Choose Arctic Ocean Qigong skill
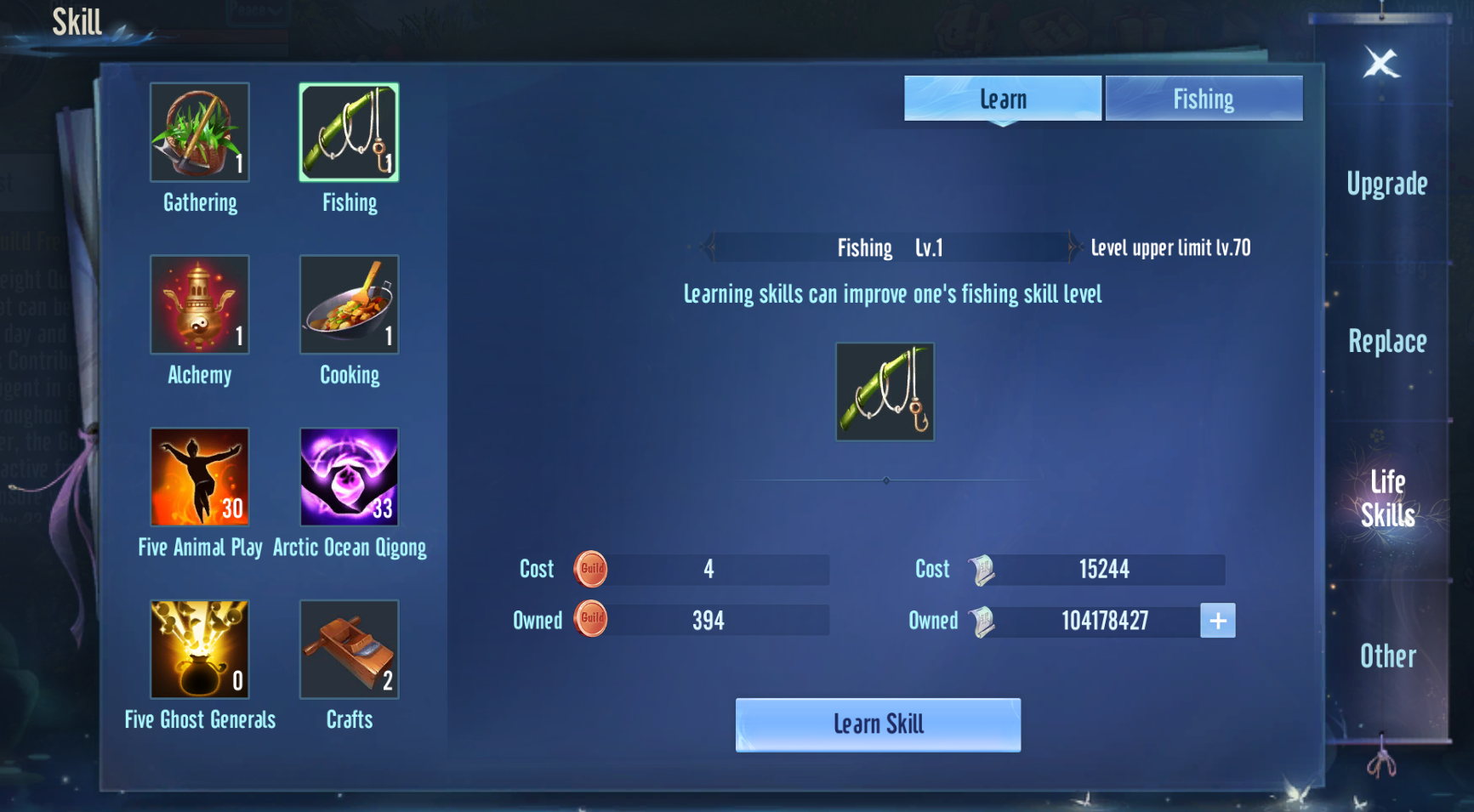 tap(349, 477)
